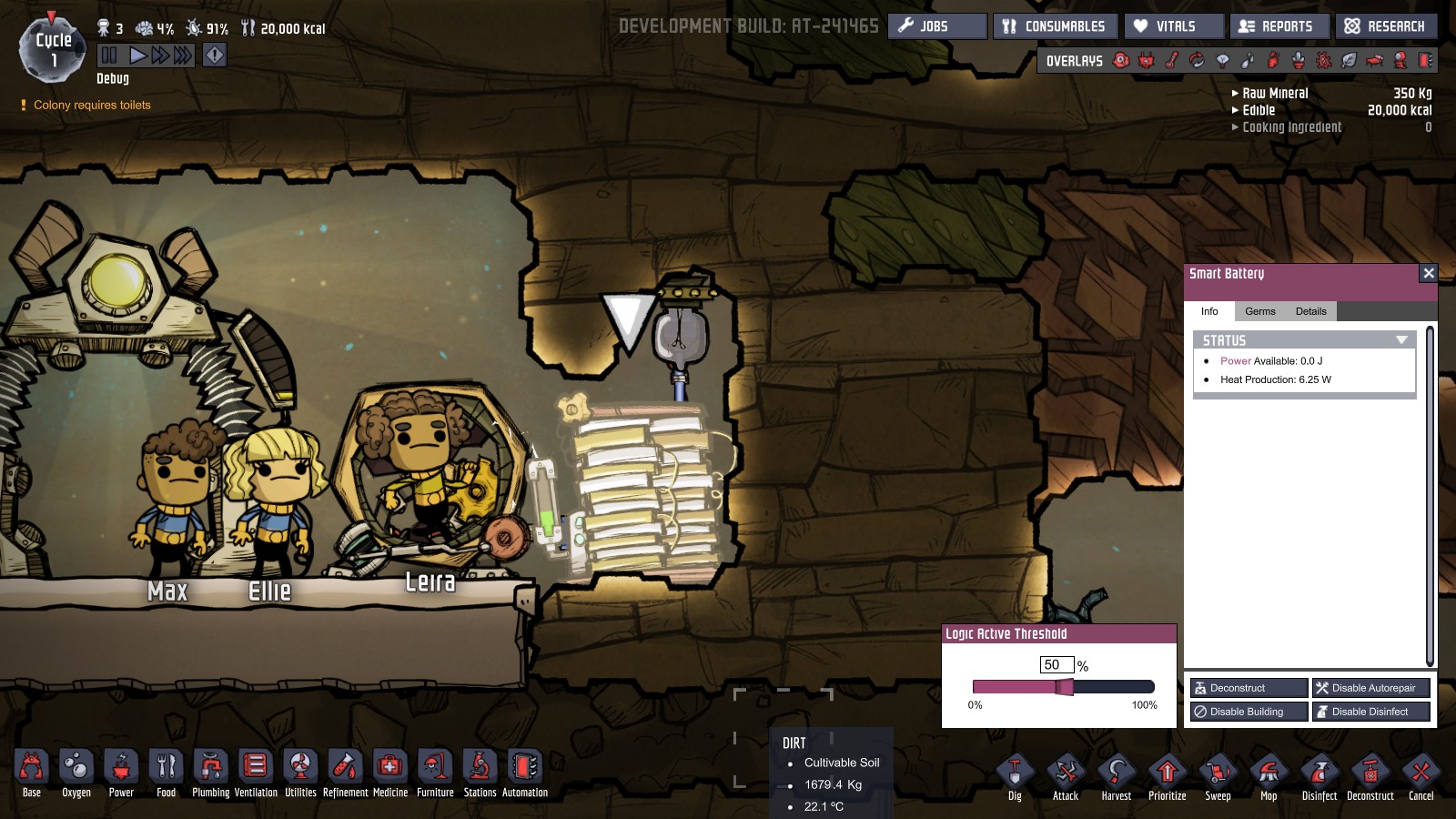Deconstruct the Smart Battery
The width and height of the screenshot is (1456, 819).
click(x=1249, y=688)
